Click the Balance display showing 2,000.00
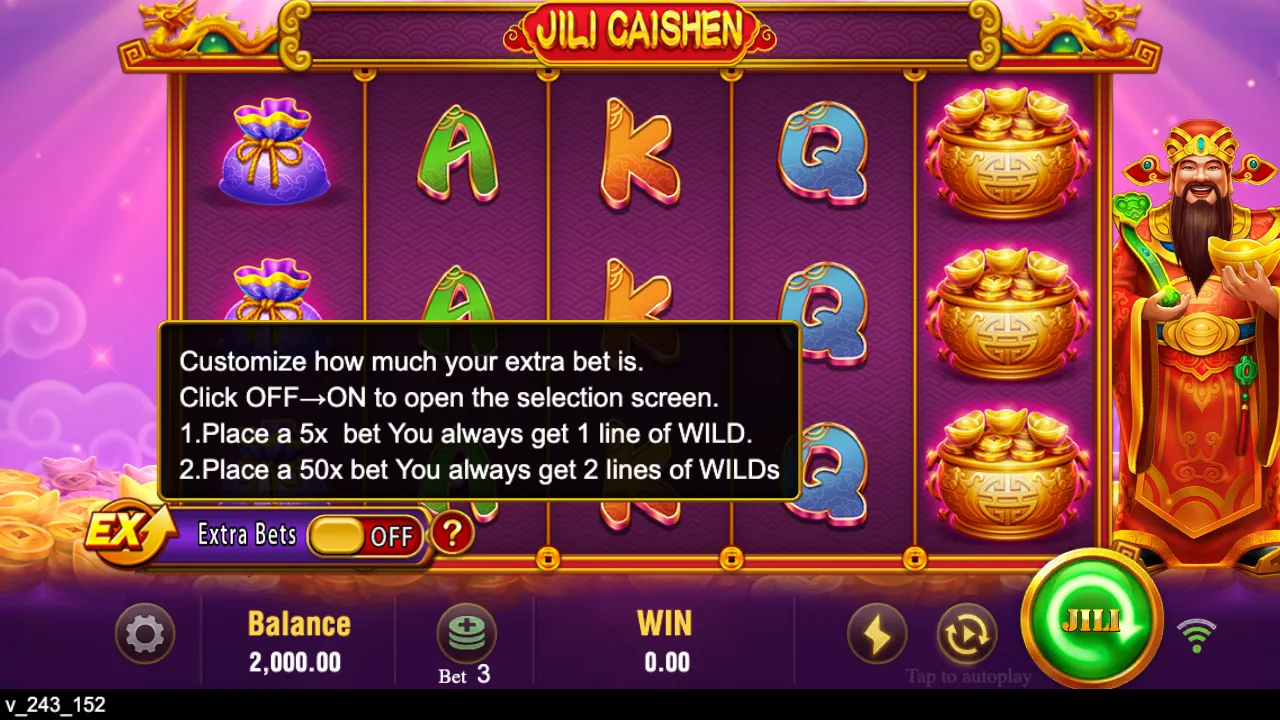 (298, 640)
